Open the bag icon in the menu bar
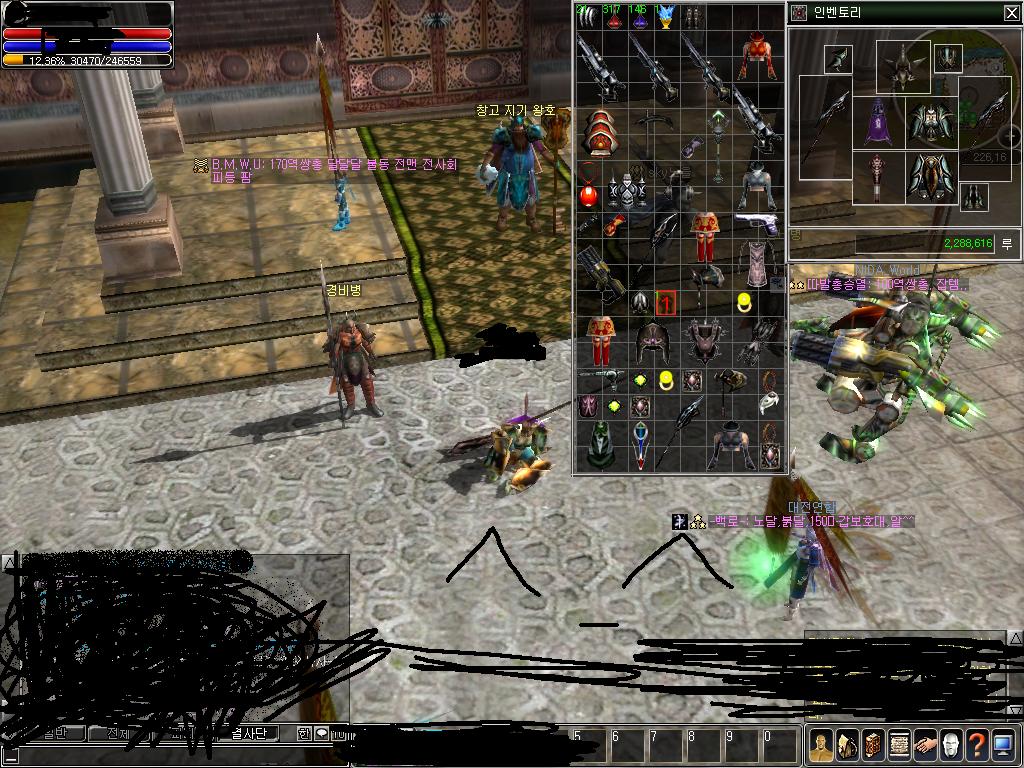Screen dimensions: 1024x768 click(846, 745)
